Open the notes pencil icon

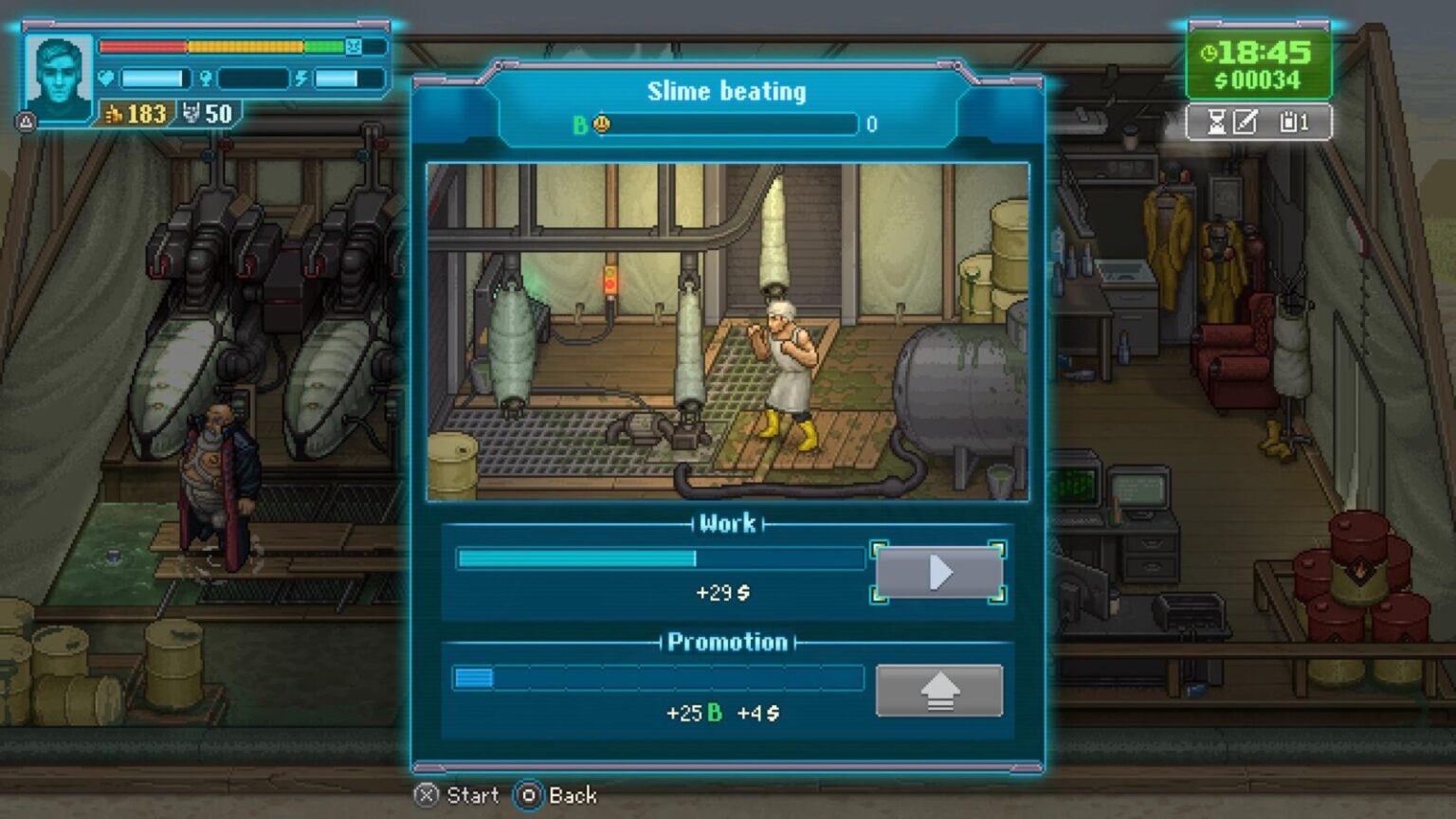1246,122
